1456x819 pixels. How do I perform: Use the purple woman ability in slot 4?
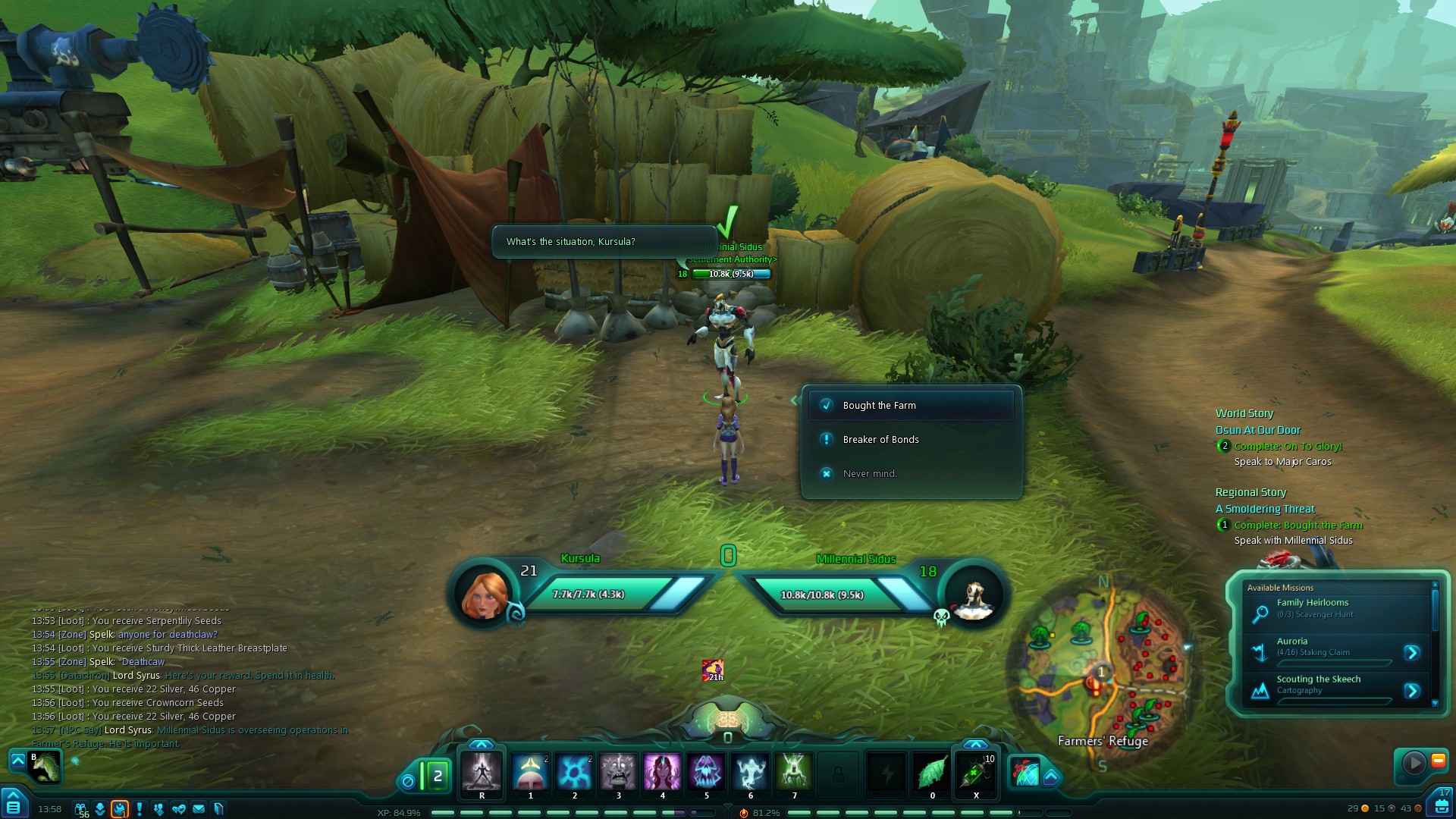(x=662, y=773)
